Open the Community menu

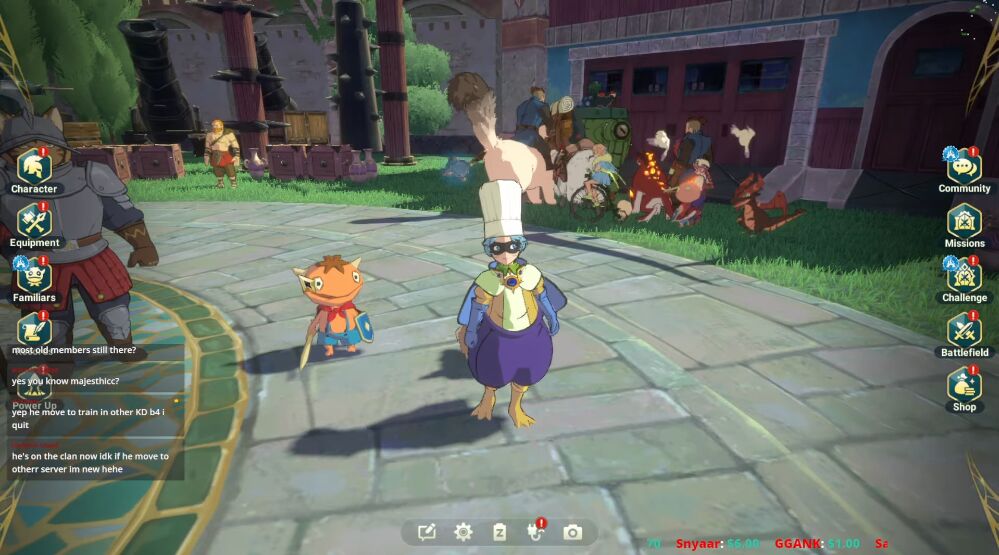(x=964, y=167)
